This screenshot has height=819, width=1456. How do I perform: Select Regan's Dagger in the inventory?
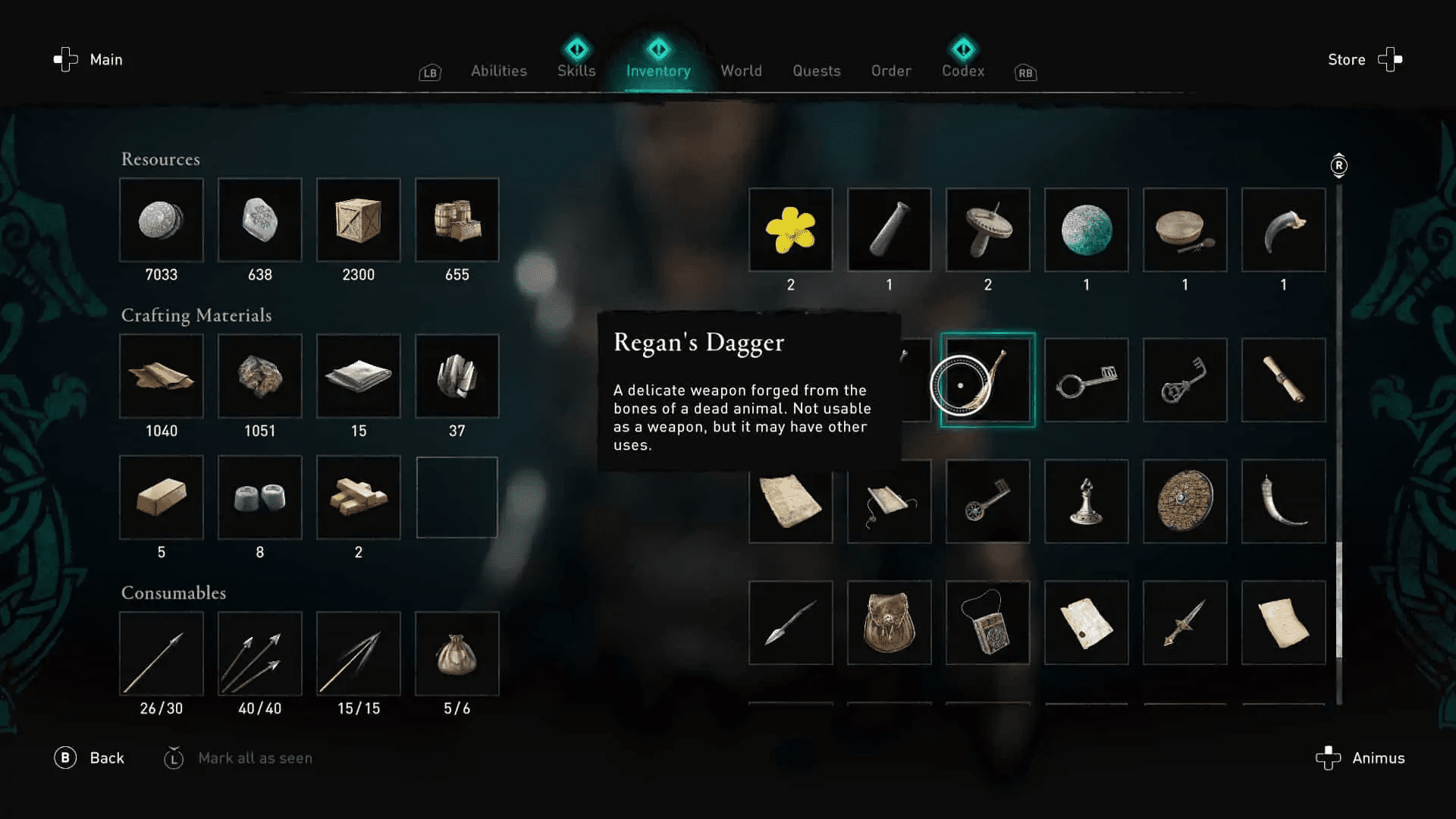point(987,380)
